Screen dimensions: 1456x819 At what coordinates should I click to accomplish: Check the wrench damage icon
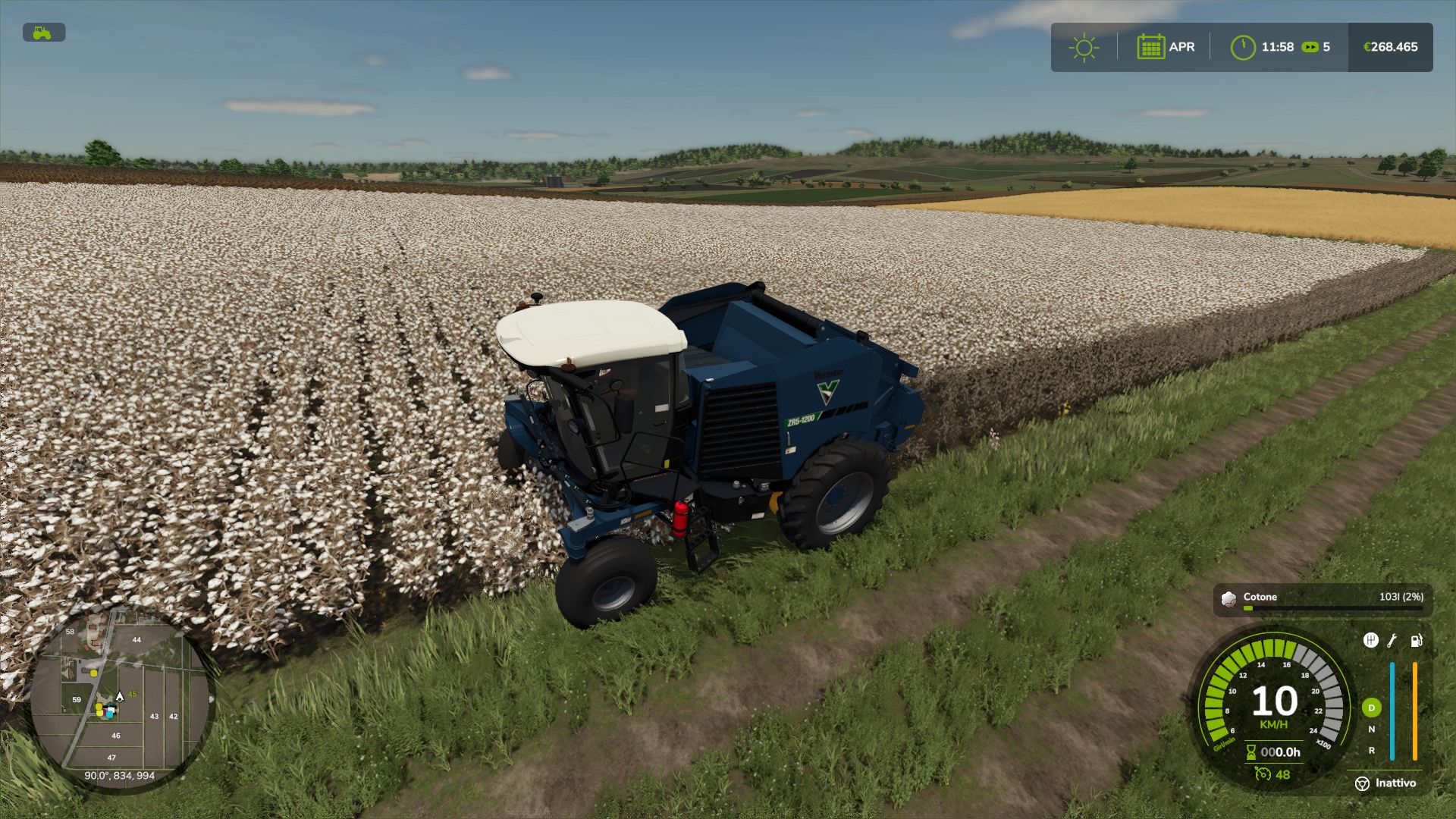pyautogui.click(x=1392, y=641)
